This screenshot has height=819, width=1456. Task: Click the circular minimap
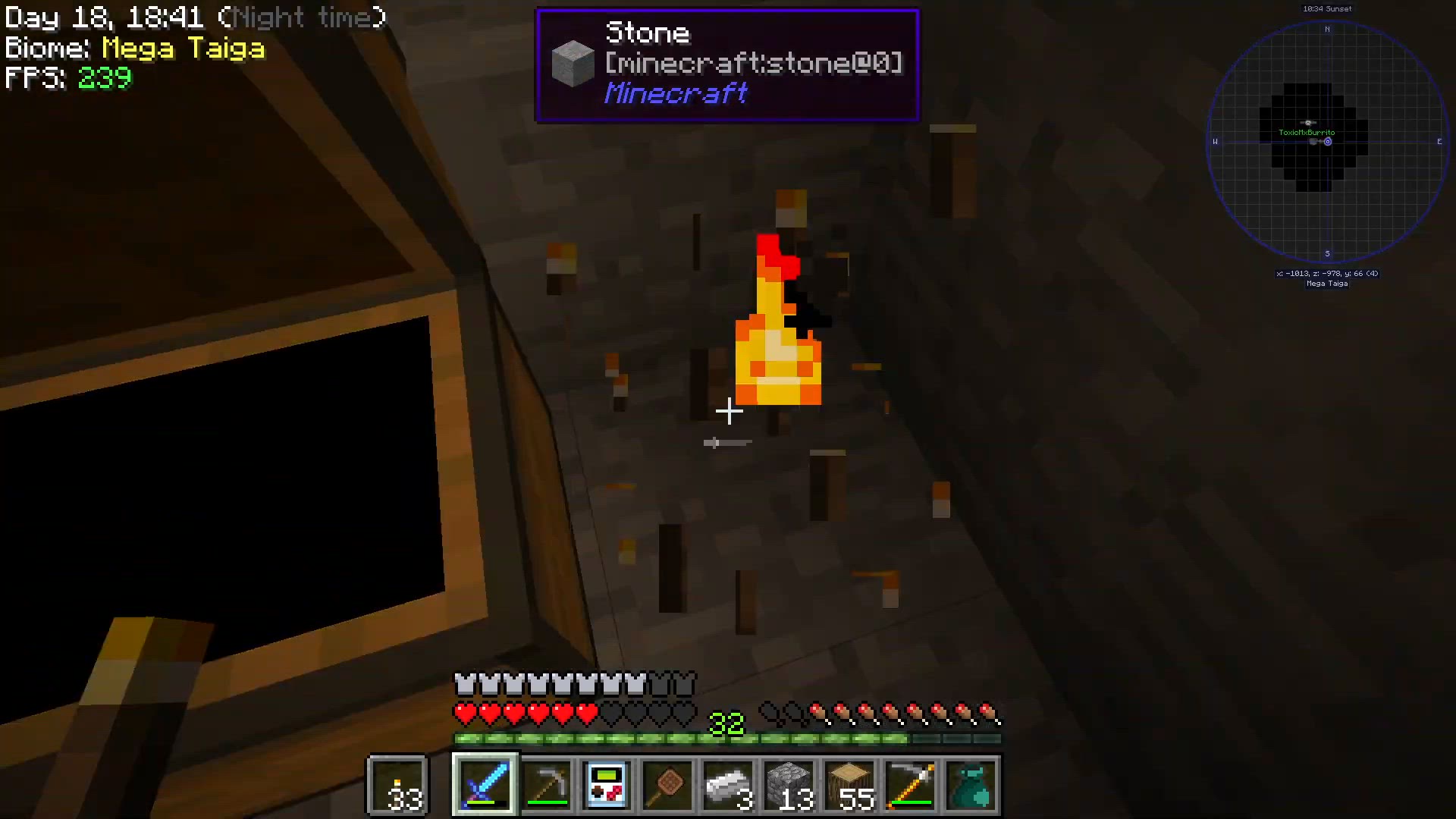(1327, 143)
